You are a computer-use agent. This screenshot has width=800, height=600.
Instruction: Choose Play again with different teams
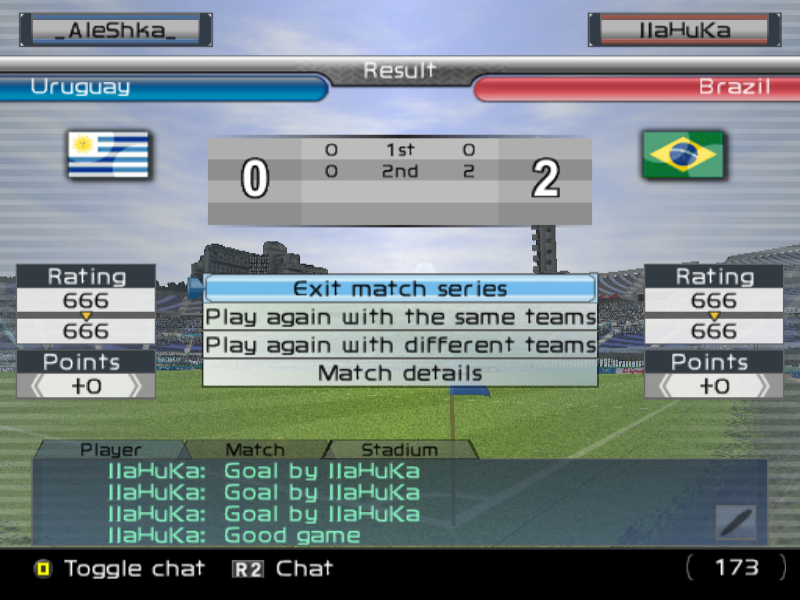click(x=400, y=345)
